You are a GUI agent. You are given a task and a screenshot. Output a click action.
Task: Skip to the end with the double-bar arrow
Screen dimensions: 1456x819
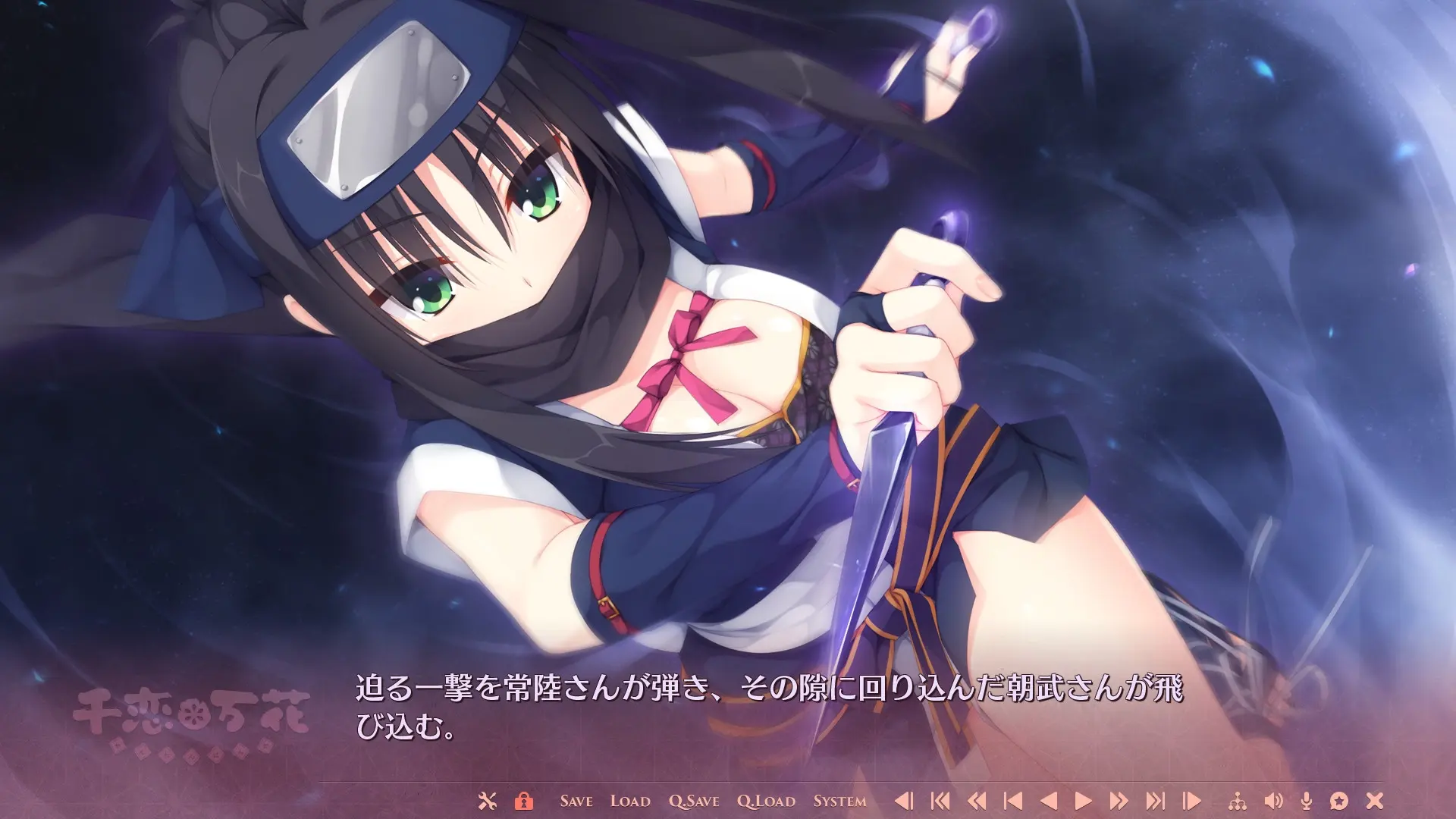1156,800
